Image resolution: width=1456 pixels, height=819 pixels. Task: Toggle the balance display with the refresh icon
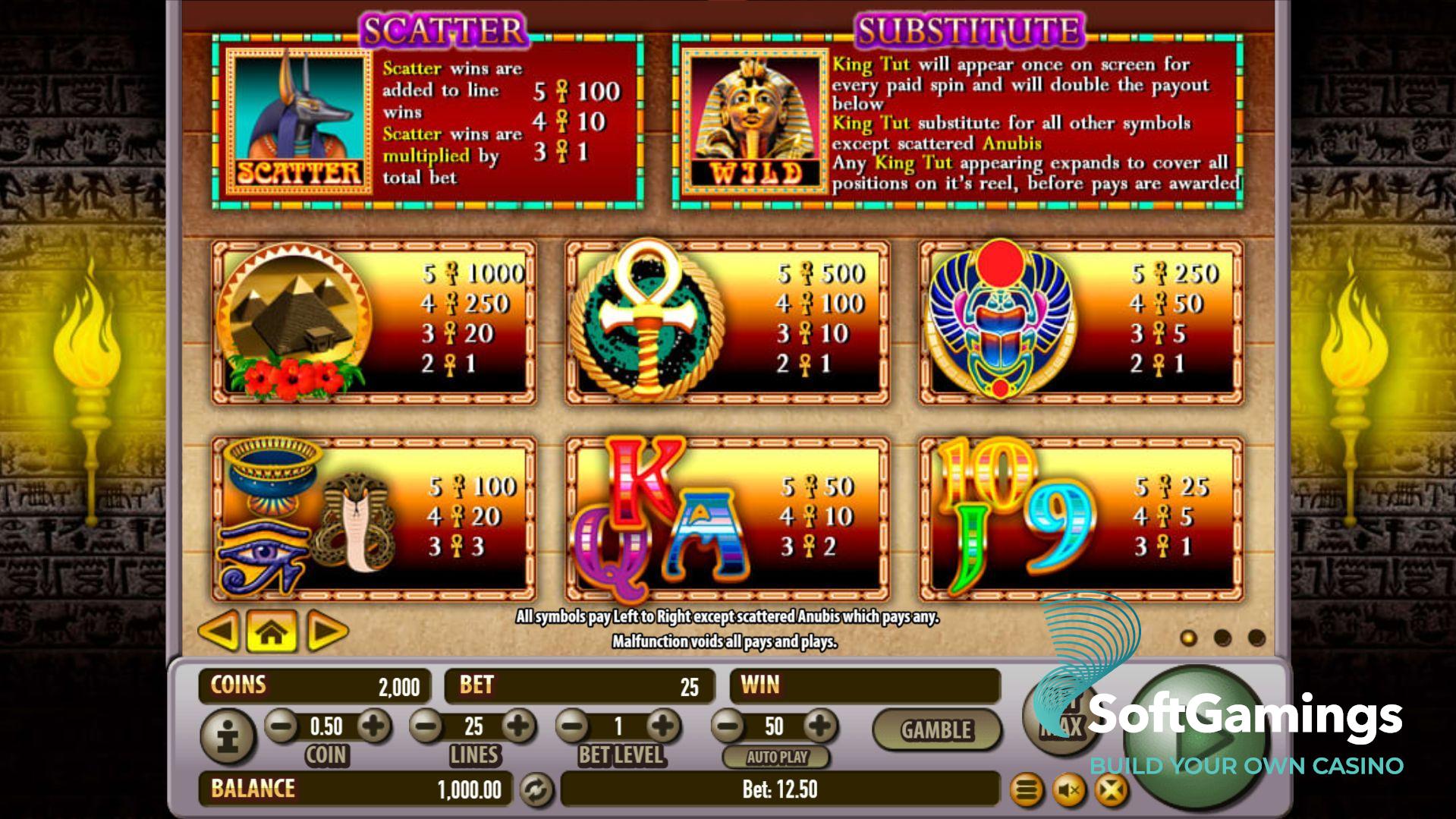coord(536,790)
